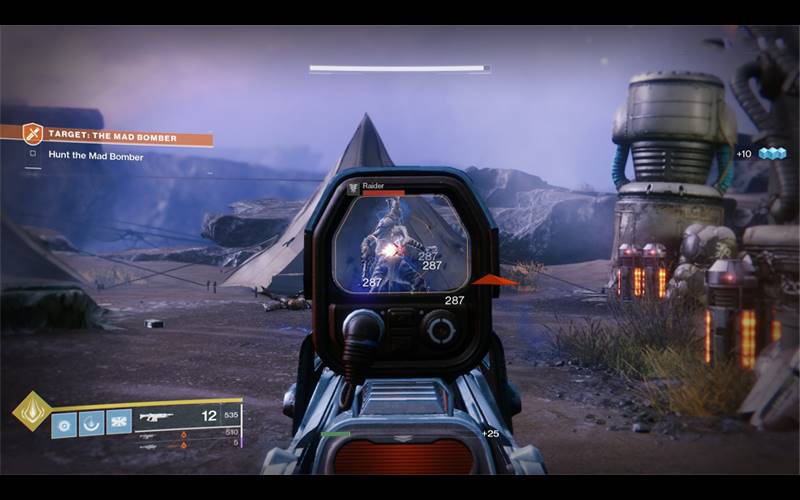800x500 pixels.
Task: Activate the golden diamond super ability icon
Action: [30, 410]
